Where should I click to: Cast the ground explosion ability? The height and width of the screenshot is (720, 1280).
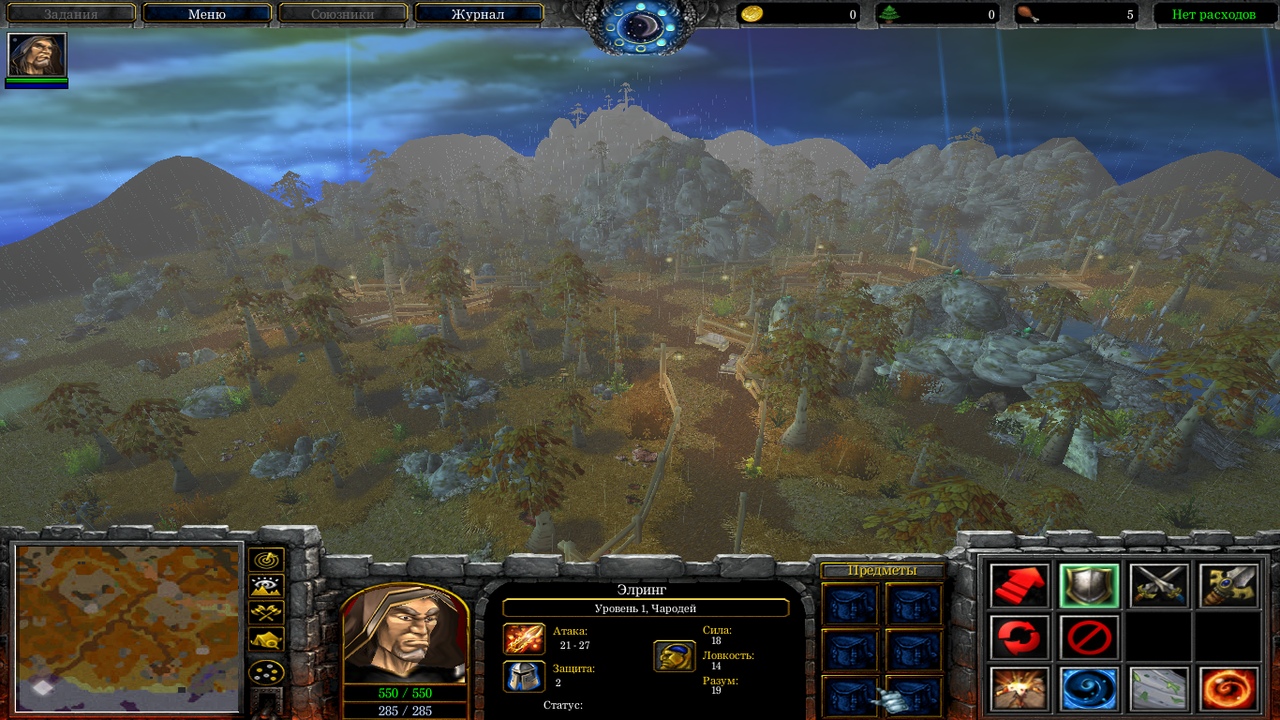(1020, 689)
